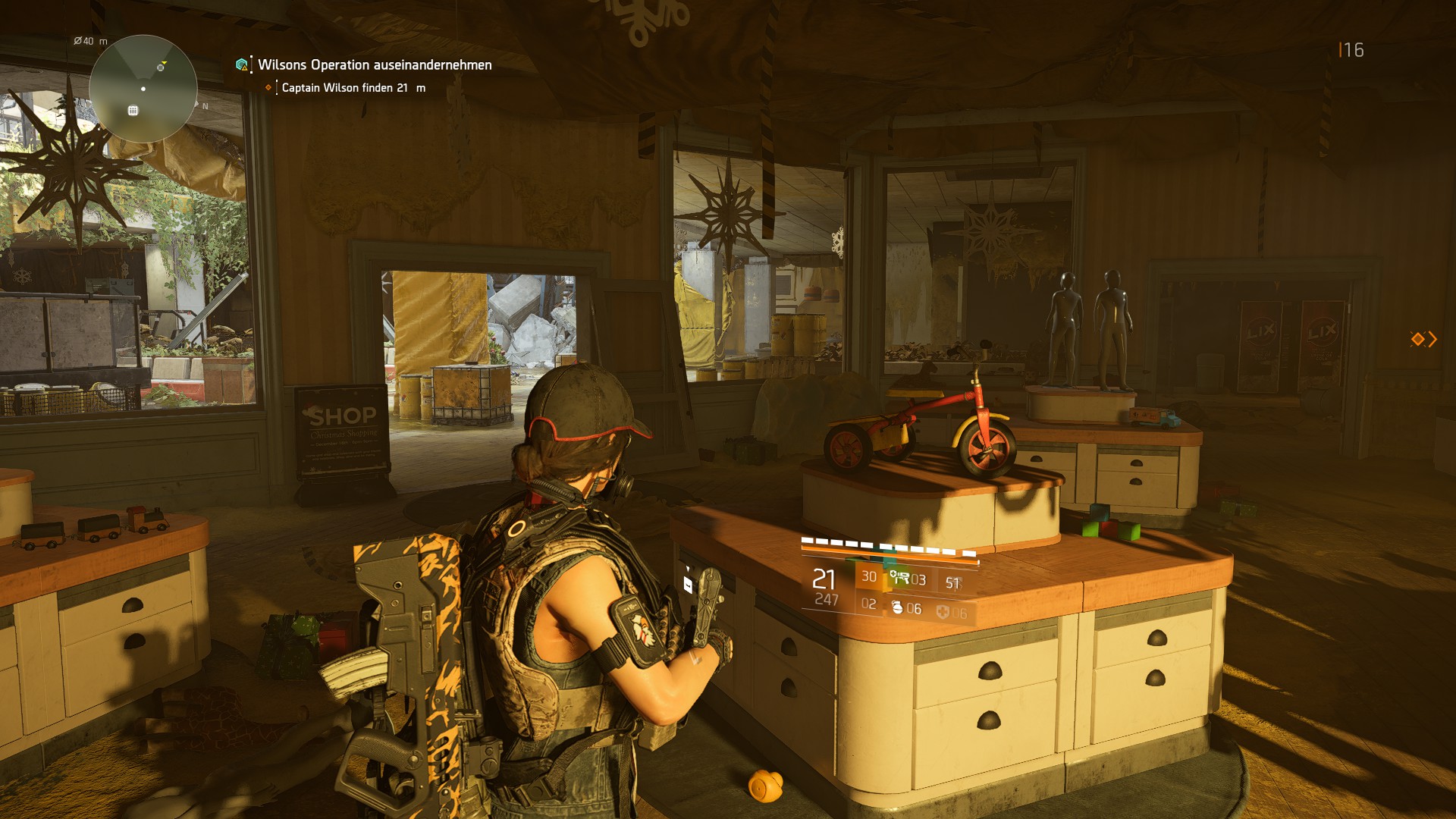Click the N compass marker on the minimap

[x=205, y=105]
